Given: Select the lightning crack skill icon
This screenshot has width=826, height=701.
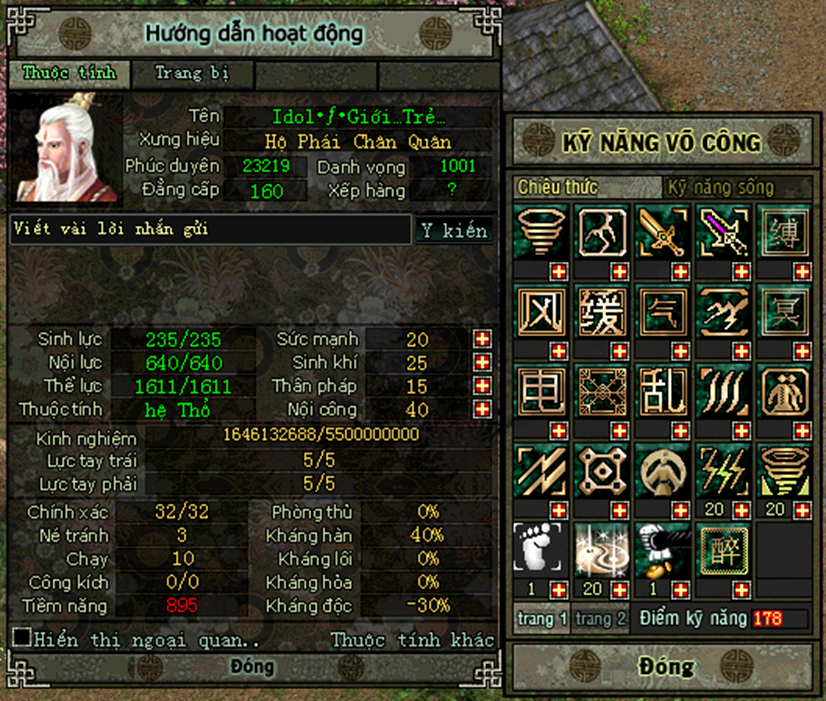Looking at the screenshot, I should pos(602,233).
